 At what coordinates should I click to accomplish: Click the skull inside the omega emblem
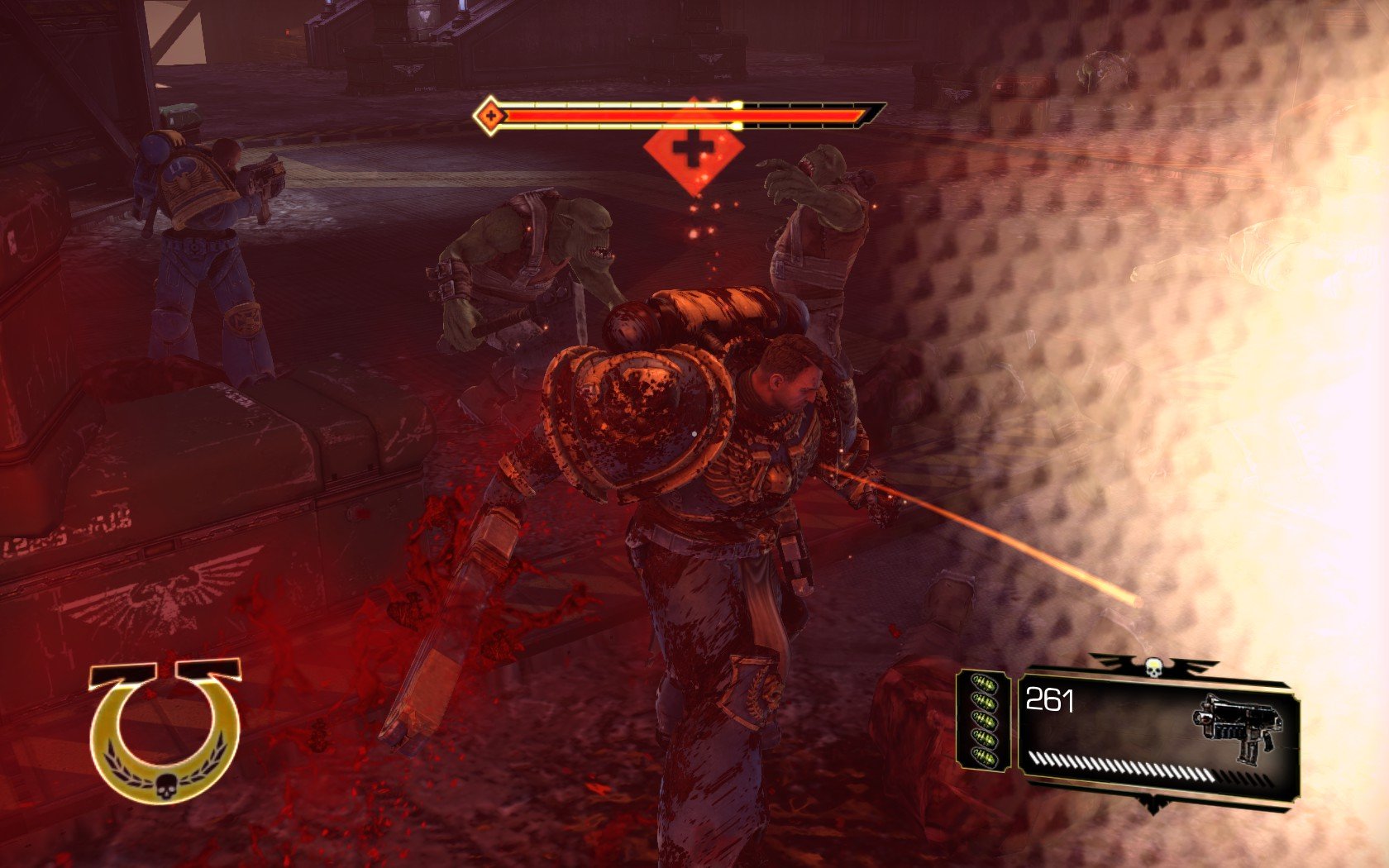[166, 787]
